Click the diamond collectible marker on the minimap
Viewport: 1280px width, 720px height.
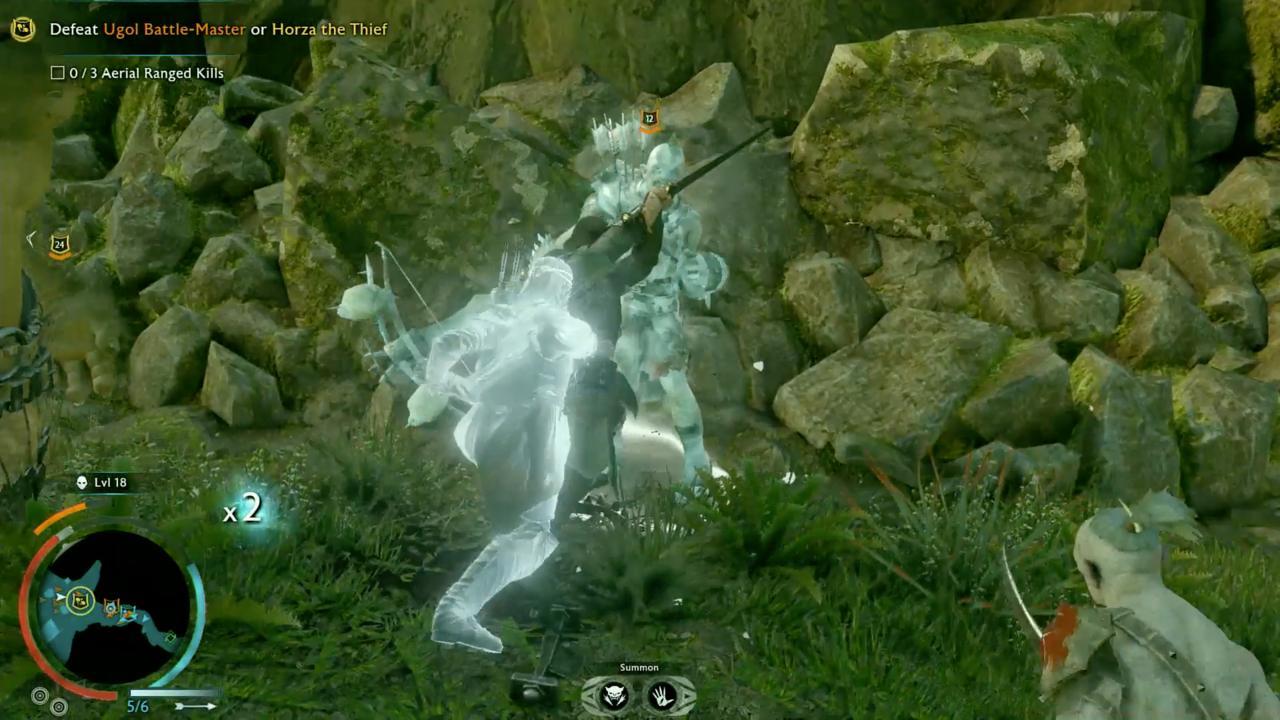[x=171, y=637]
